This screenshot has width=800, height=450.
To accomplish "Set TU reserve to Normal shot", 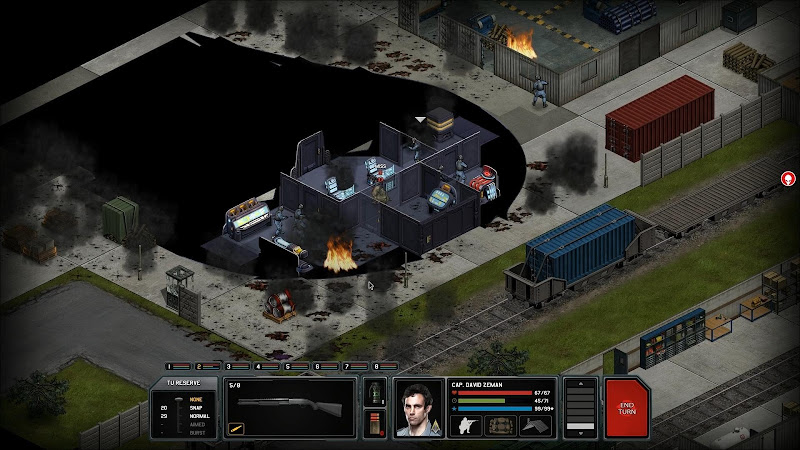I will click(195, 415).
